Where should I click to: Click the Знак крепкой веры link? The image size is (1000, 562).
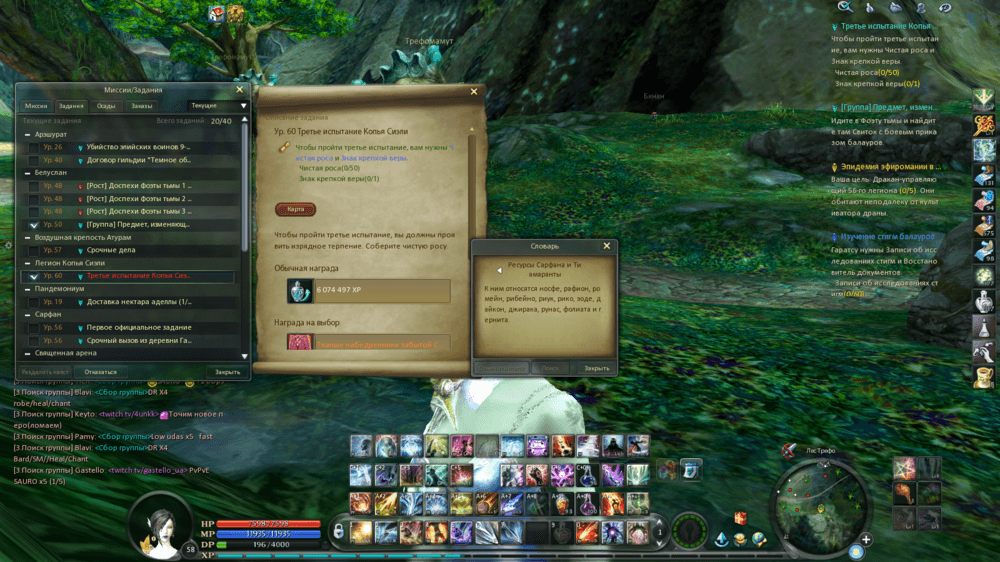[374, 158]
